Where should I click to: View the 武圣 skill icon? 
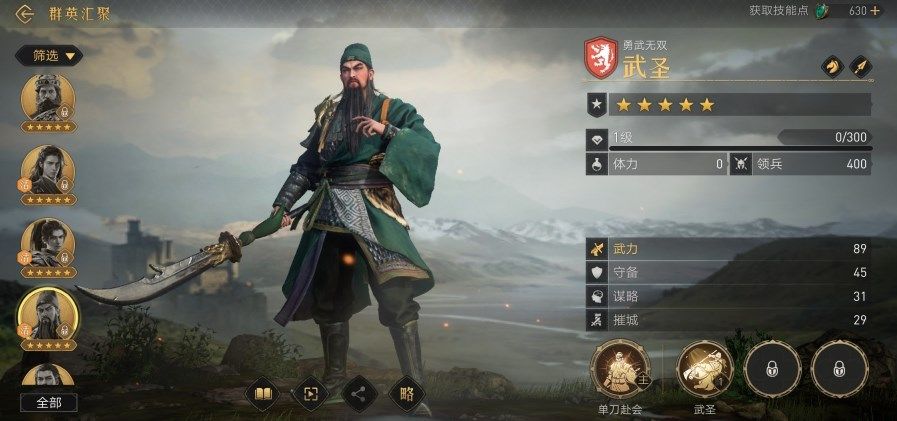(704, 369)
